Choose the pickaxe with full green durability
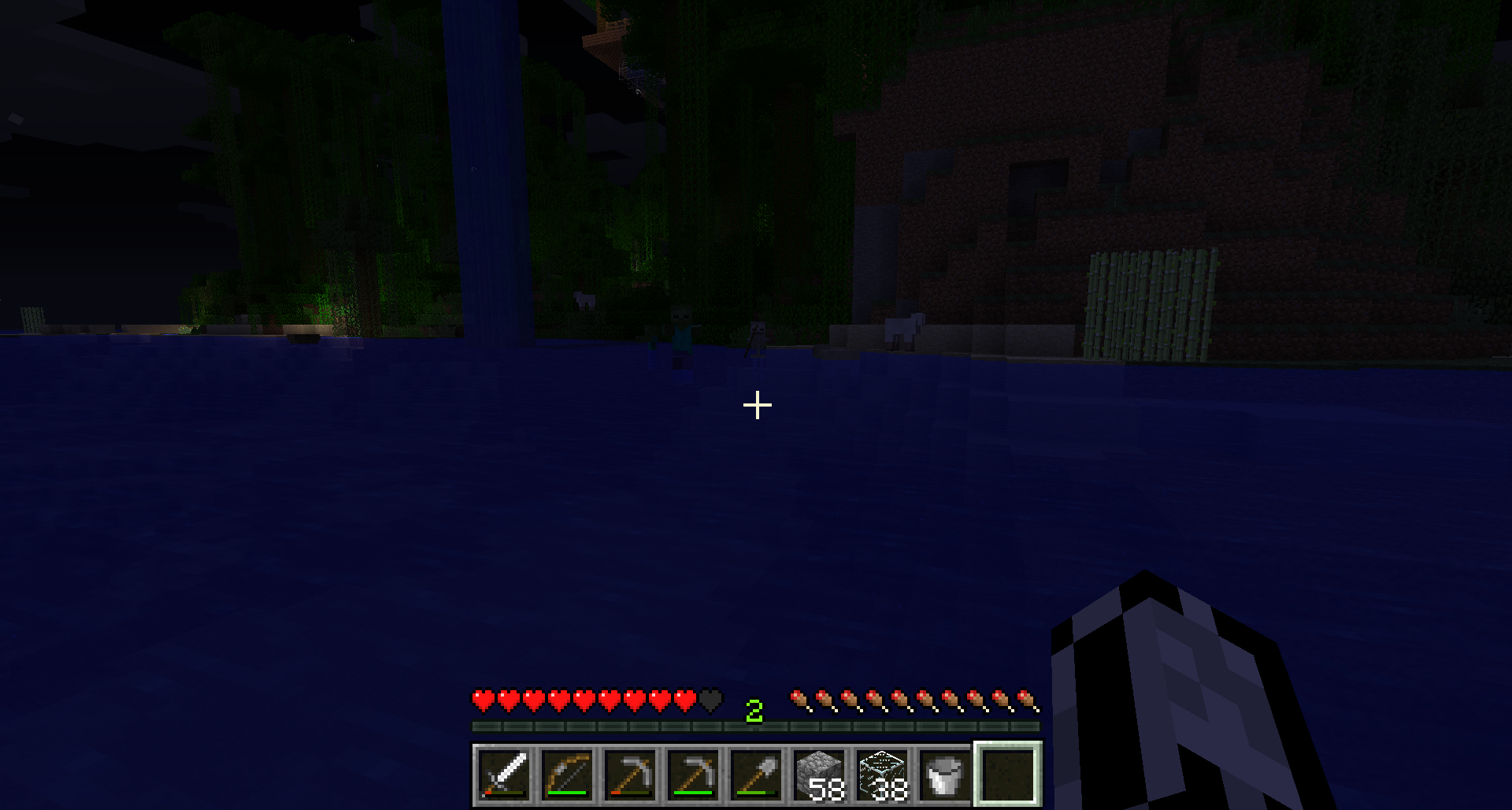 pos(693,775)
